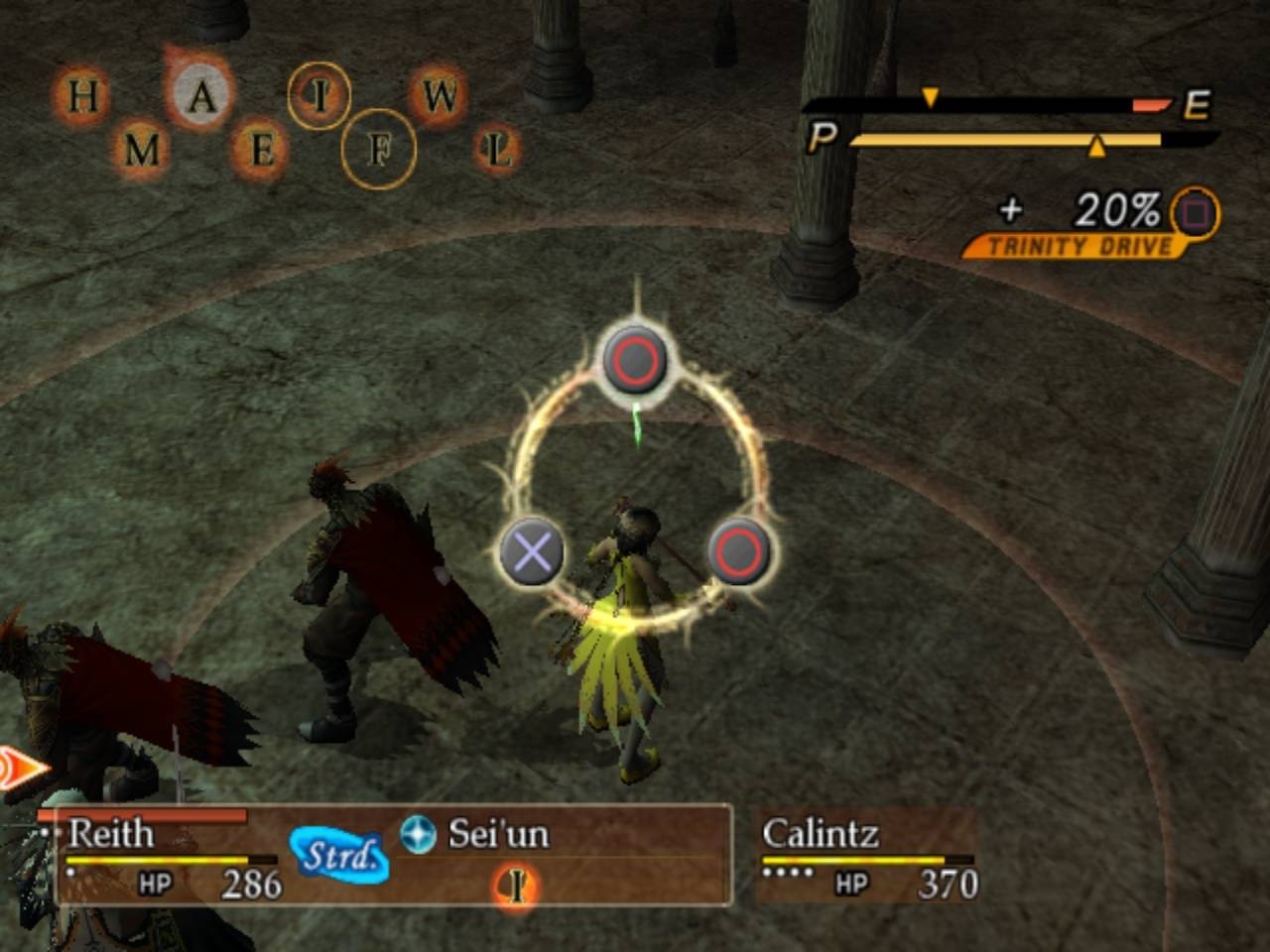
Task: Click the I orb beneath Sei'un
Action: 516,886
